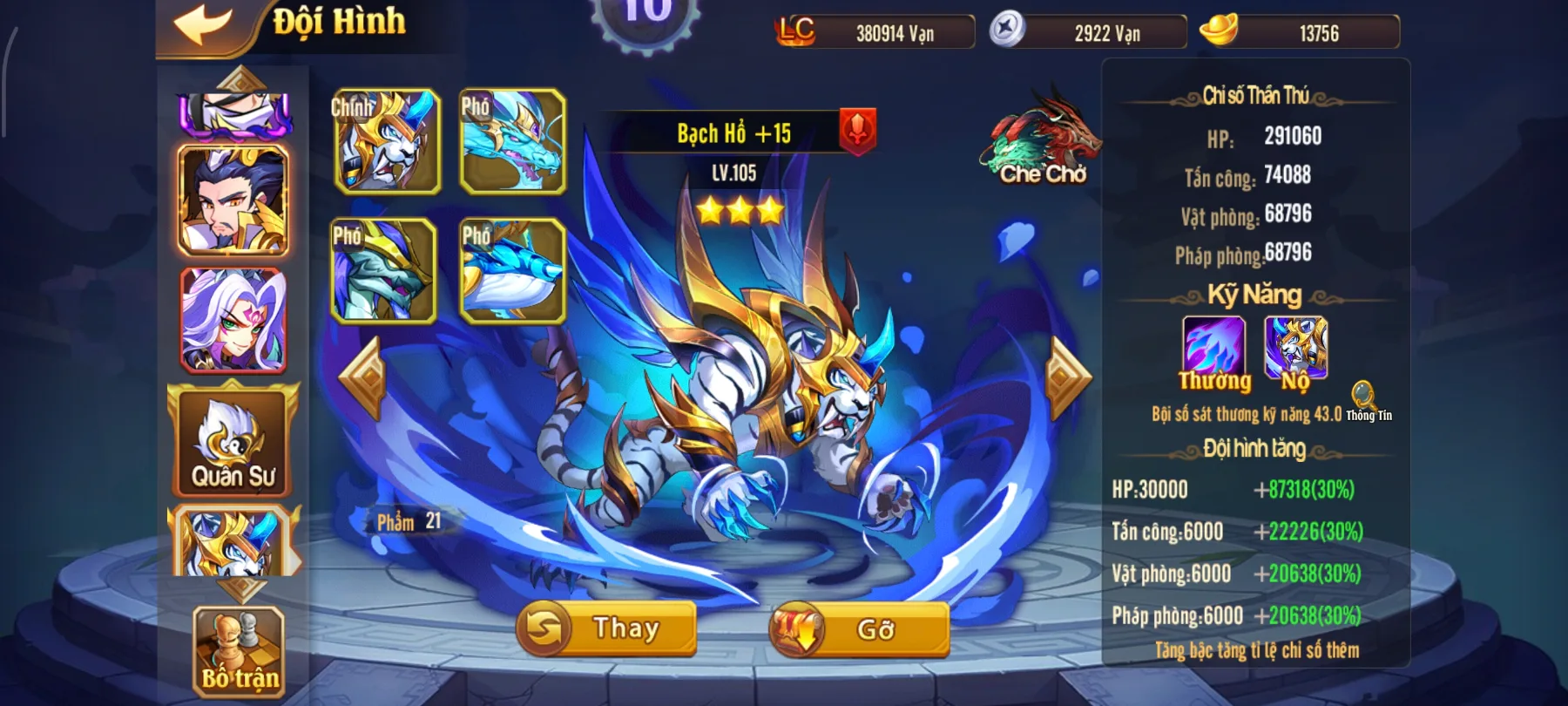Toggle the red emblem beside Bạch Hổ
The height and width of the screenshot is (706, 1568).
[857, 132]
